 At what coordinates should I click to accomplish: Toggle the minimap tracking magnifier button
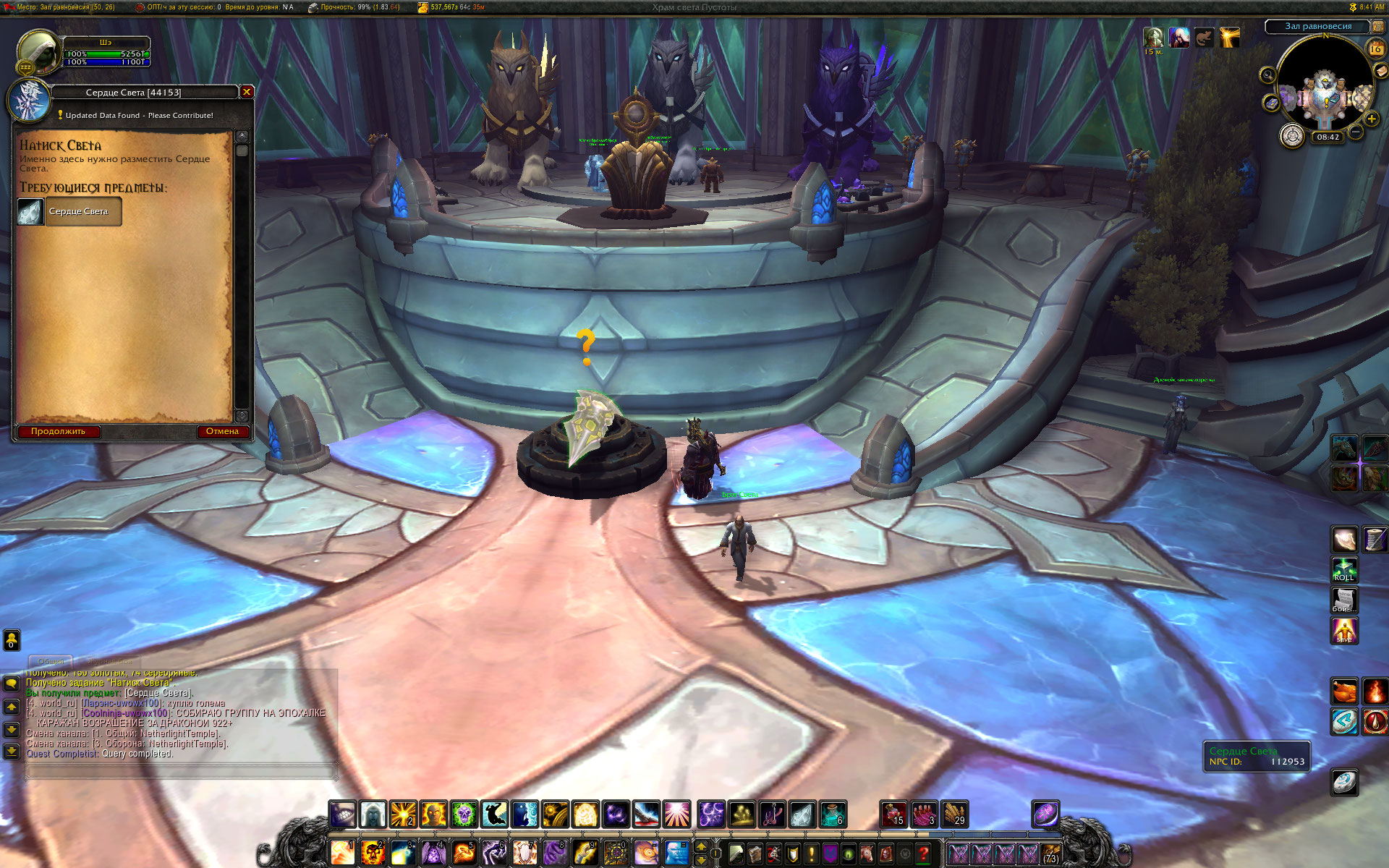pyautogui.click(x=1267, y=75)
